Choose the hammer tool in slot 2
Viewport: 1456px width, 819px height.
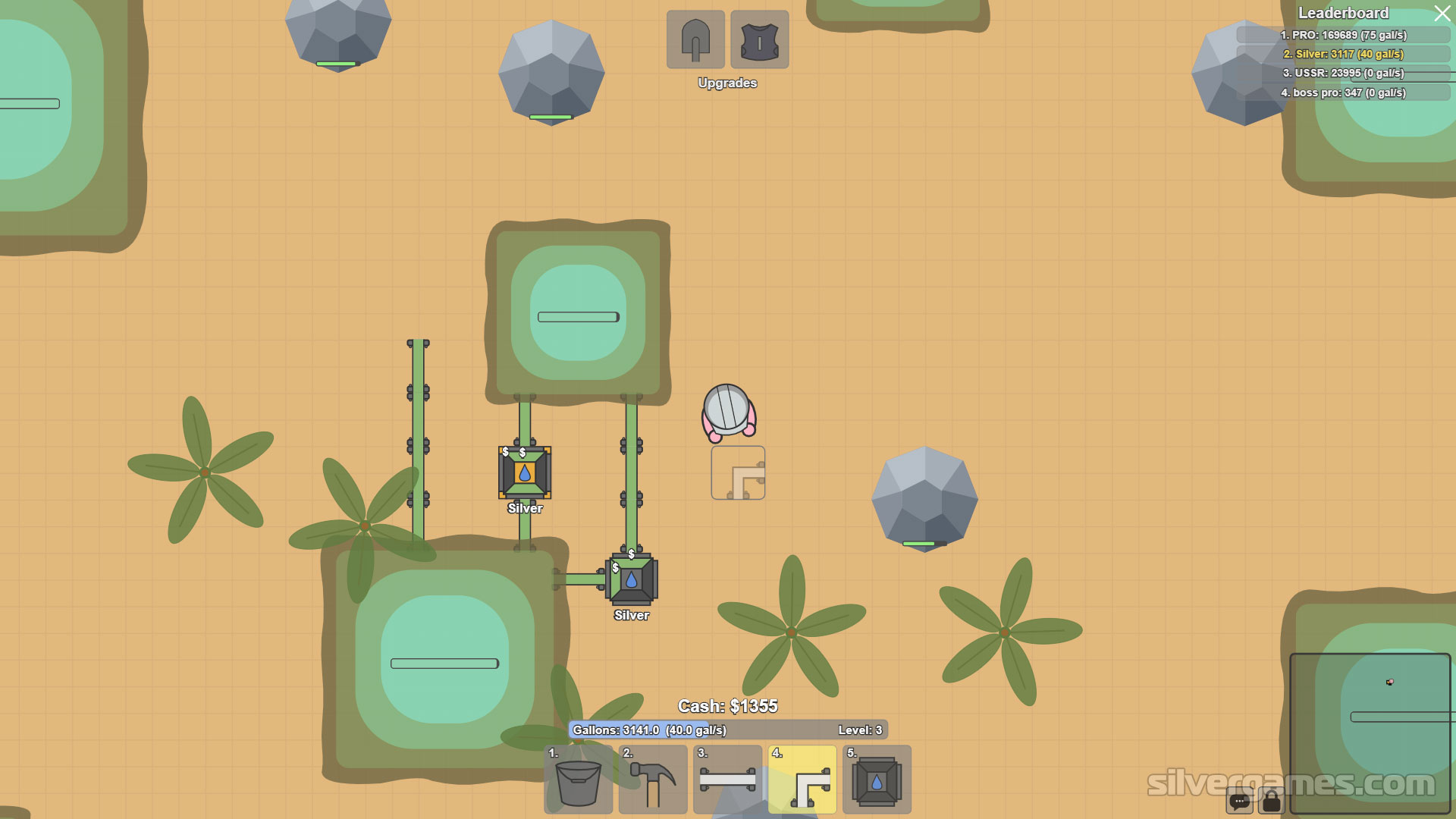653,780
